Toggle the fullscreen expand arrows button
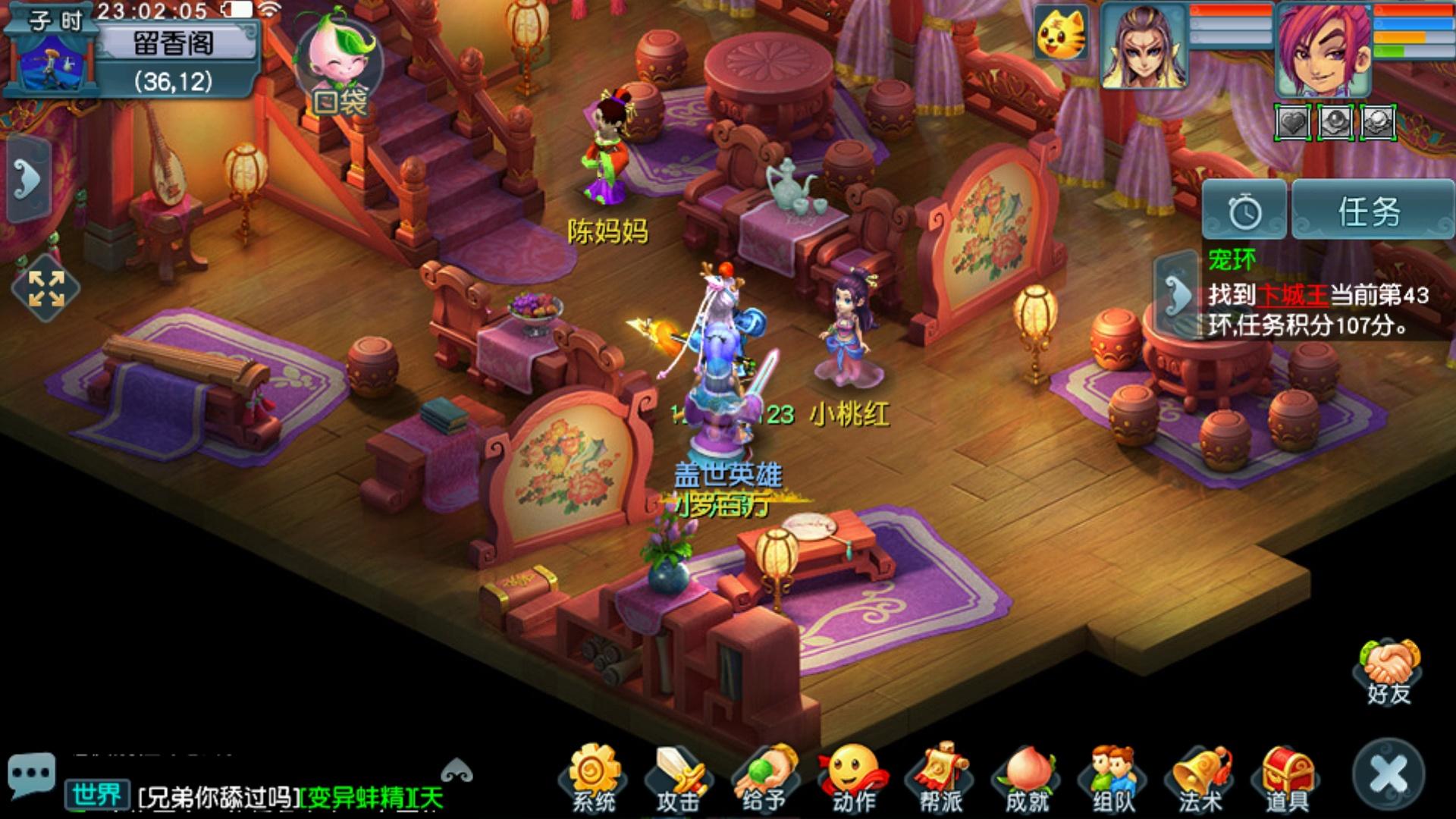The image size is (1456, 819). pyautogui.click(x=46, y=288)
